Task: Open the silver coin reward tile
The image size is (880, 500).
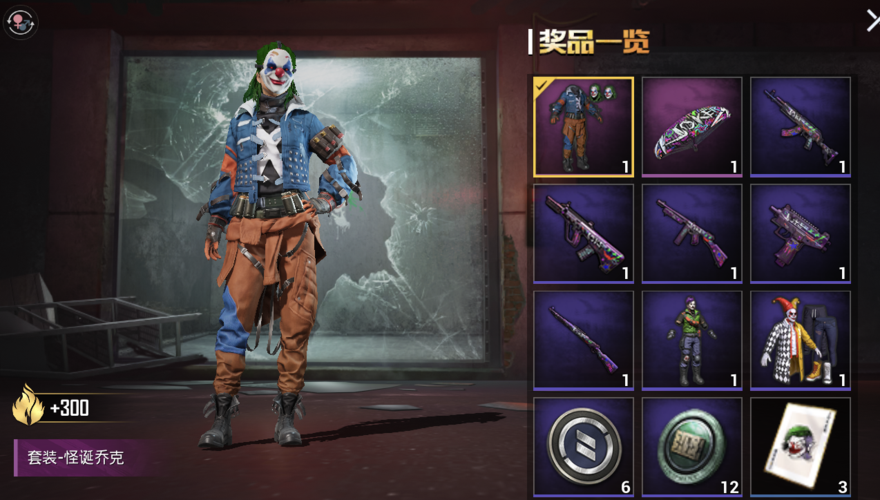Action: coord(583,446)
